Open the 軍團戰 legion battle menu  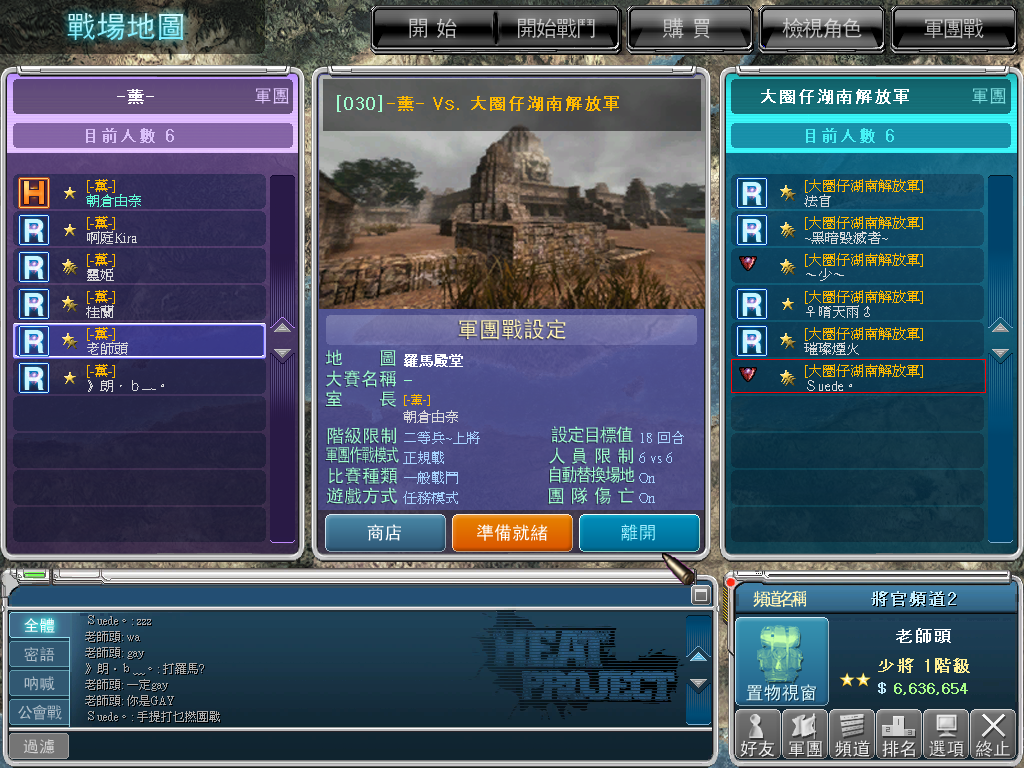(x=953, y=28)
